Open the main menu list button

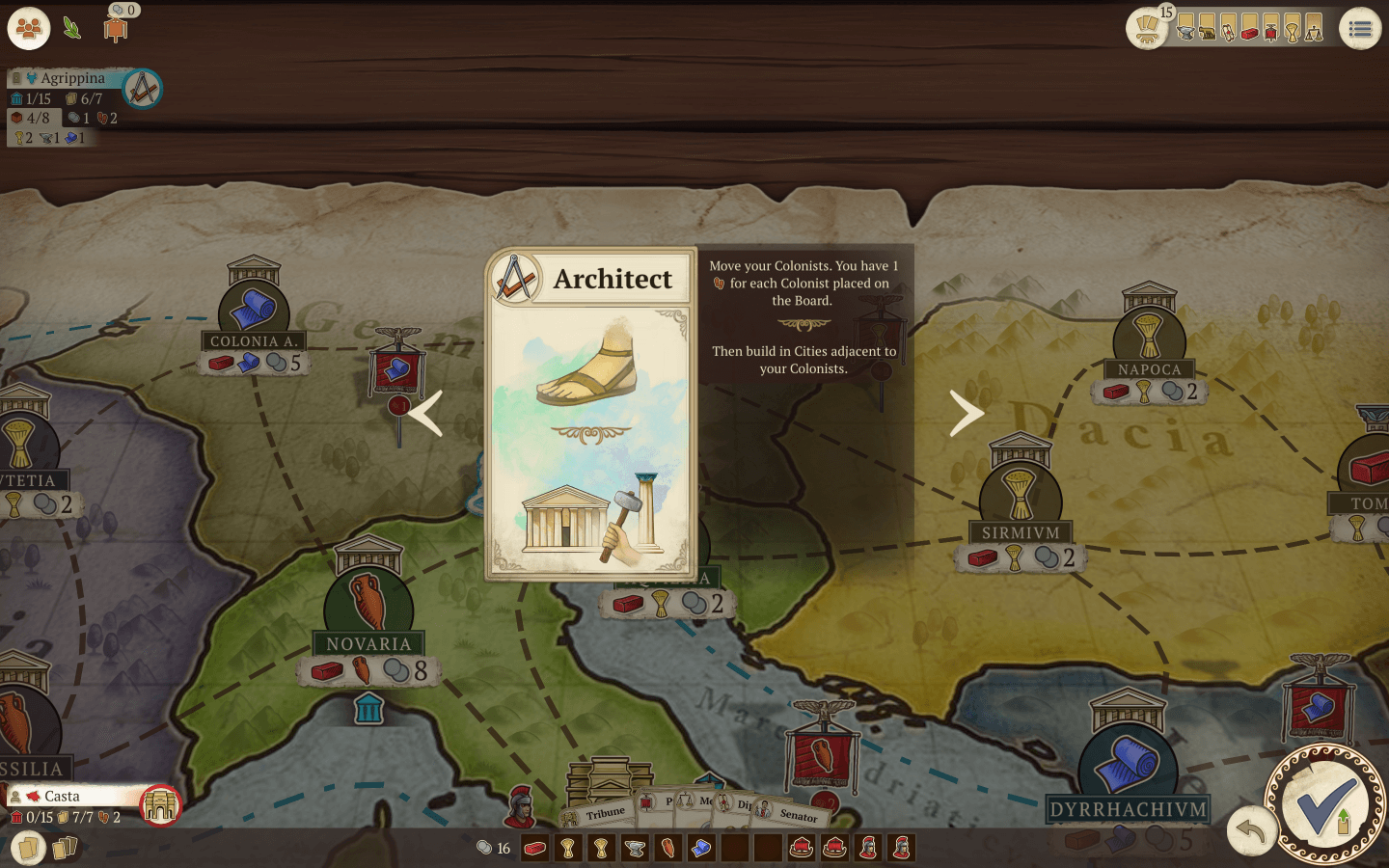click(x=1360, y=29)
